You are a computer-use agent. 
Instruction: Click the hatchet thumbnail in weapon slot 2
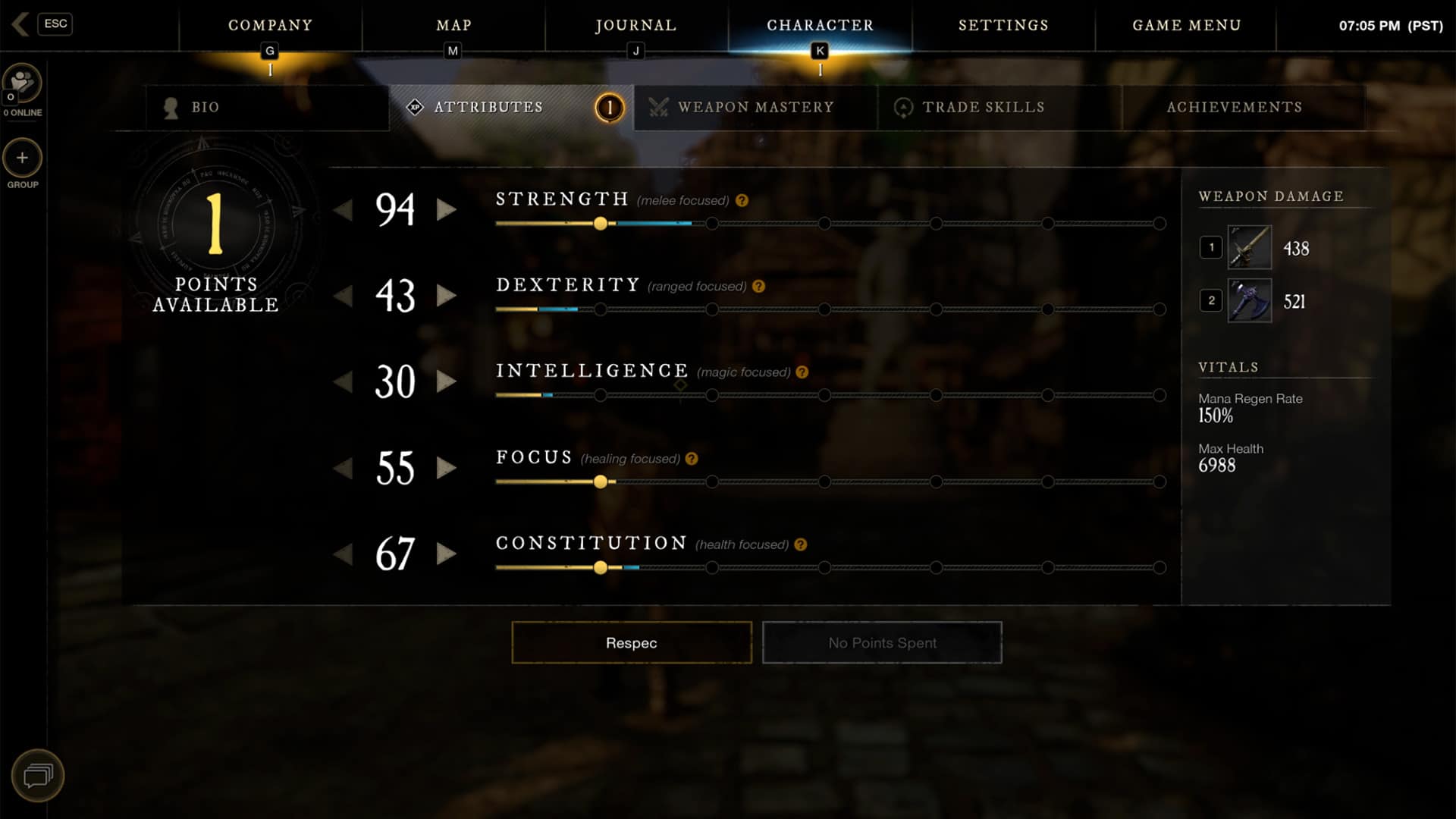coord(1248,300)
